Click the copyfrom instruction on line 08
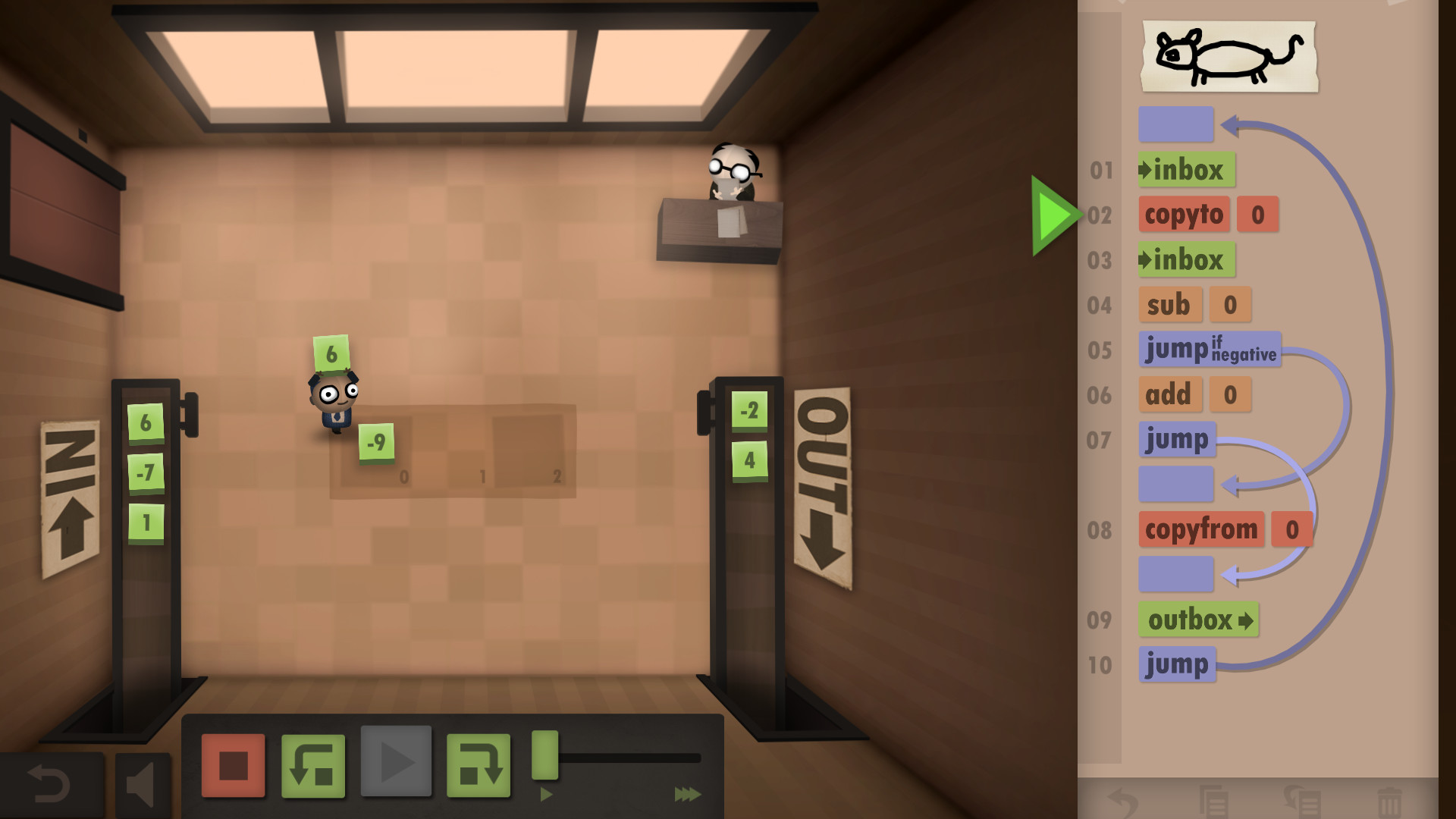This screenshot has width=1456, height=819. click(1200, 529)
